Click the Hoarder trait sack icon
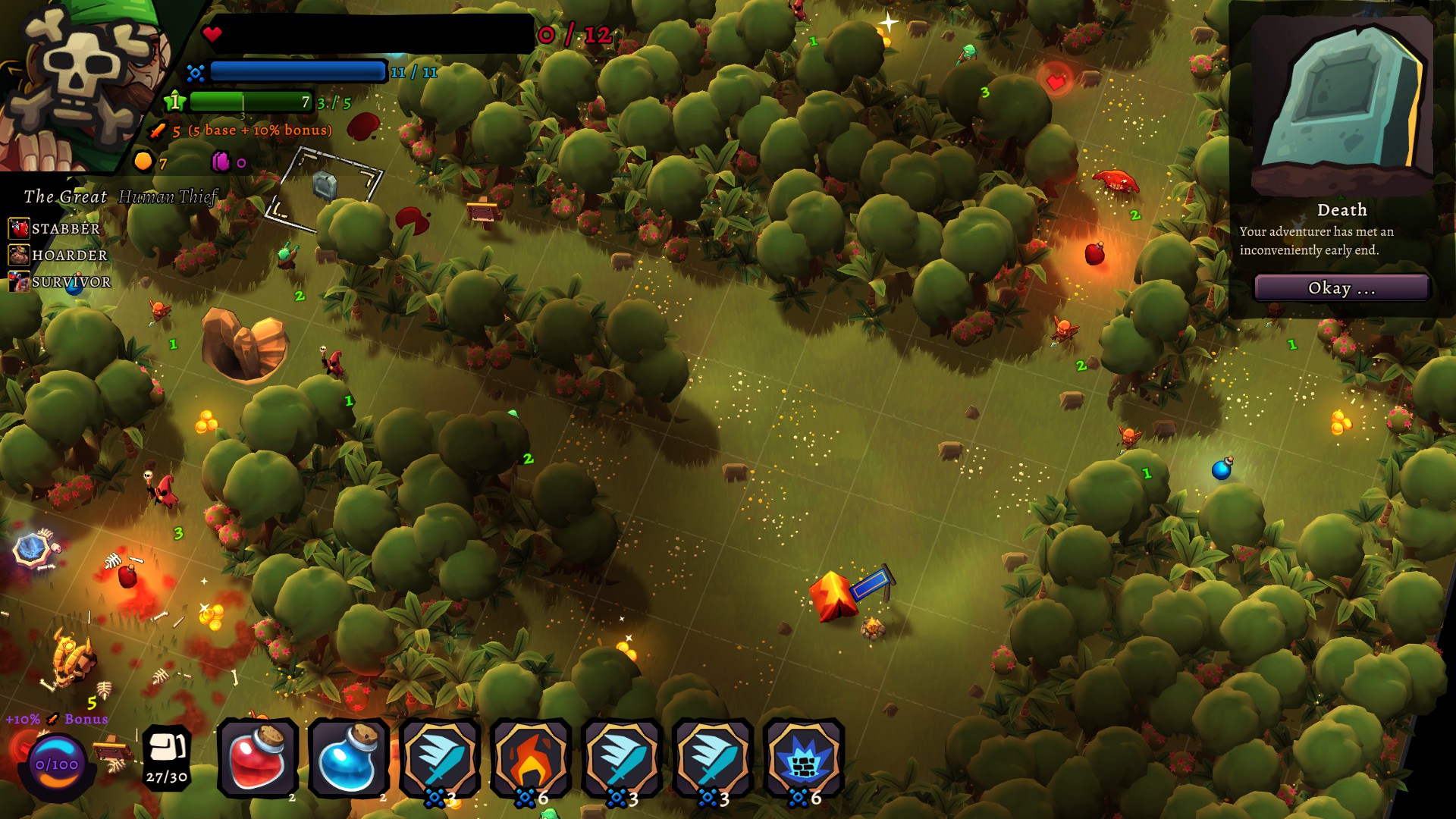The height and width of the screenshot is (819, 1456). tap(18, 253)
